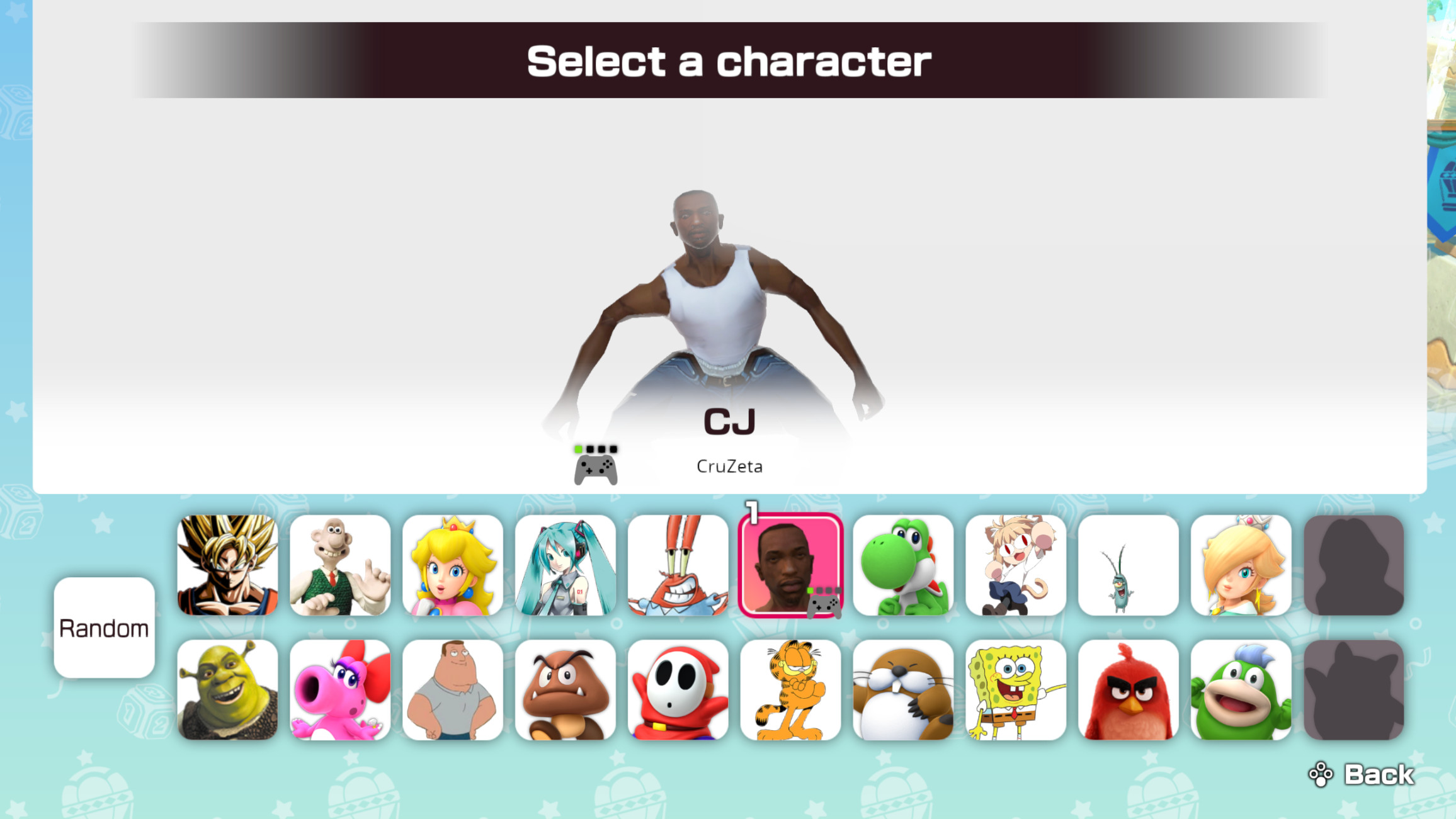Select Plankton
Viewport: 1456px width, 819px height.
1128,565
